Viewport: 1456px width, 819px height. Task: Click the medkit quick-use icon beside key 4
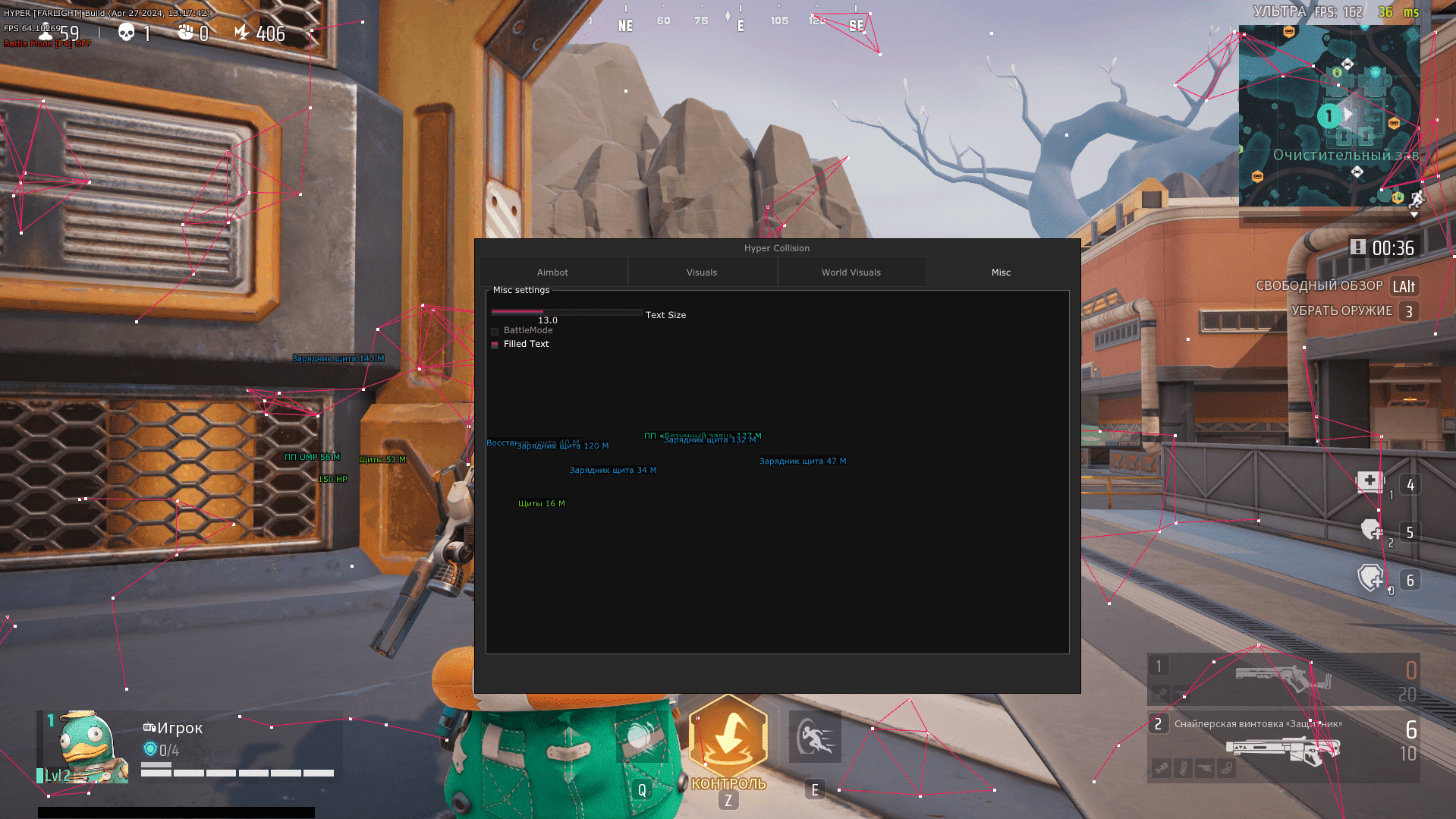point(1370,482)
